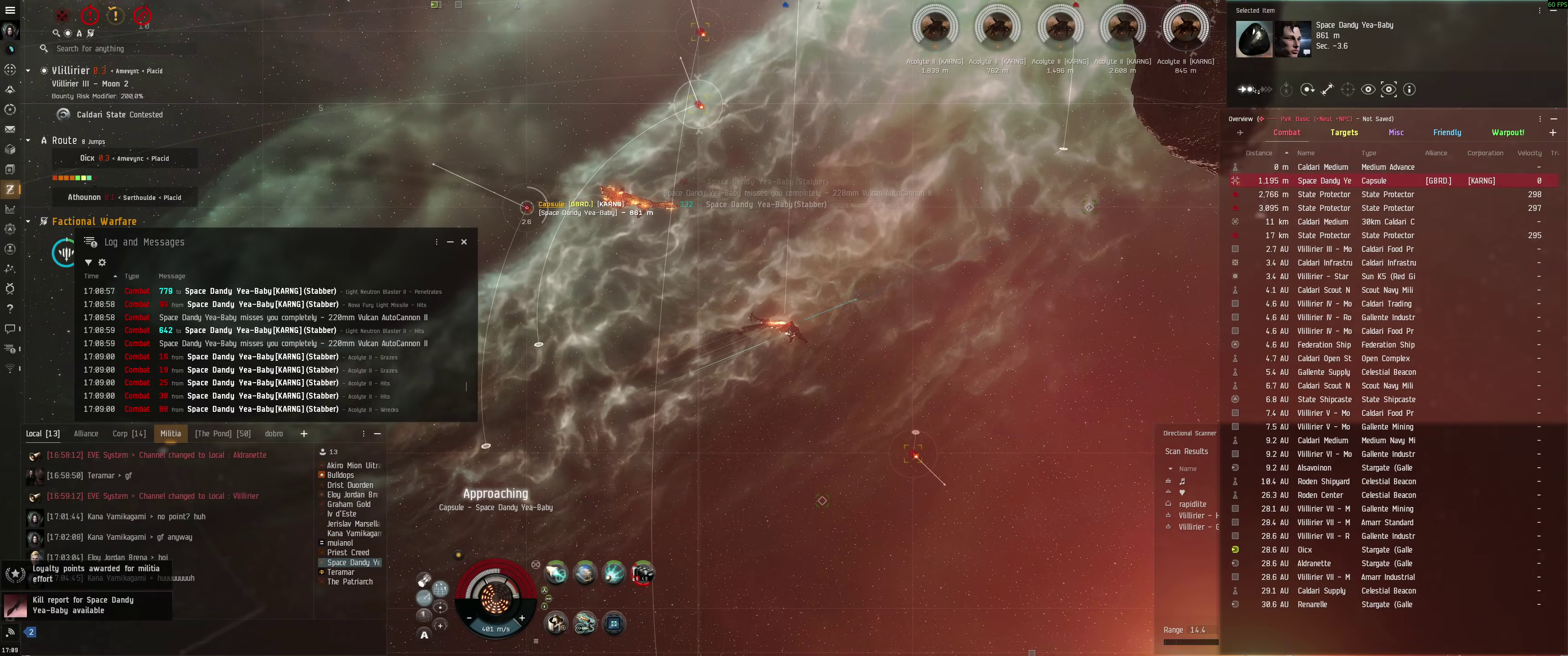
Task: Switch to the Targets overview tab
Action: click(1343, 133)
